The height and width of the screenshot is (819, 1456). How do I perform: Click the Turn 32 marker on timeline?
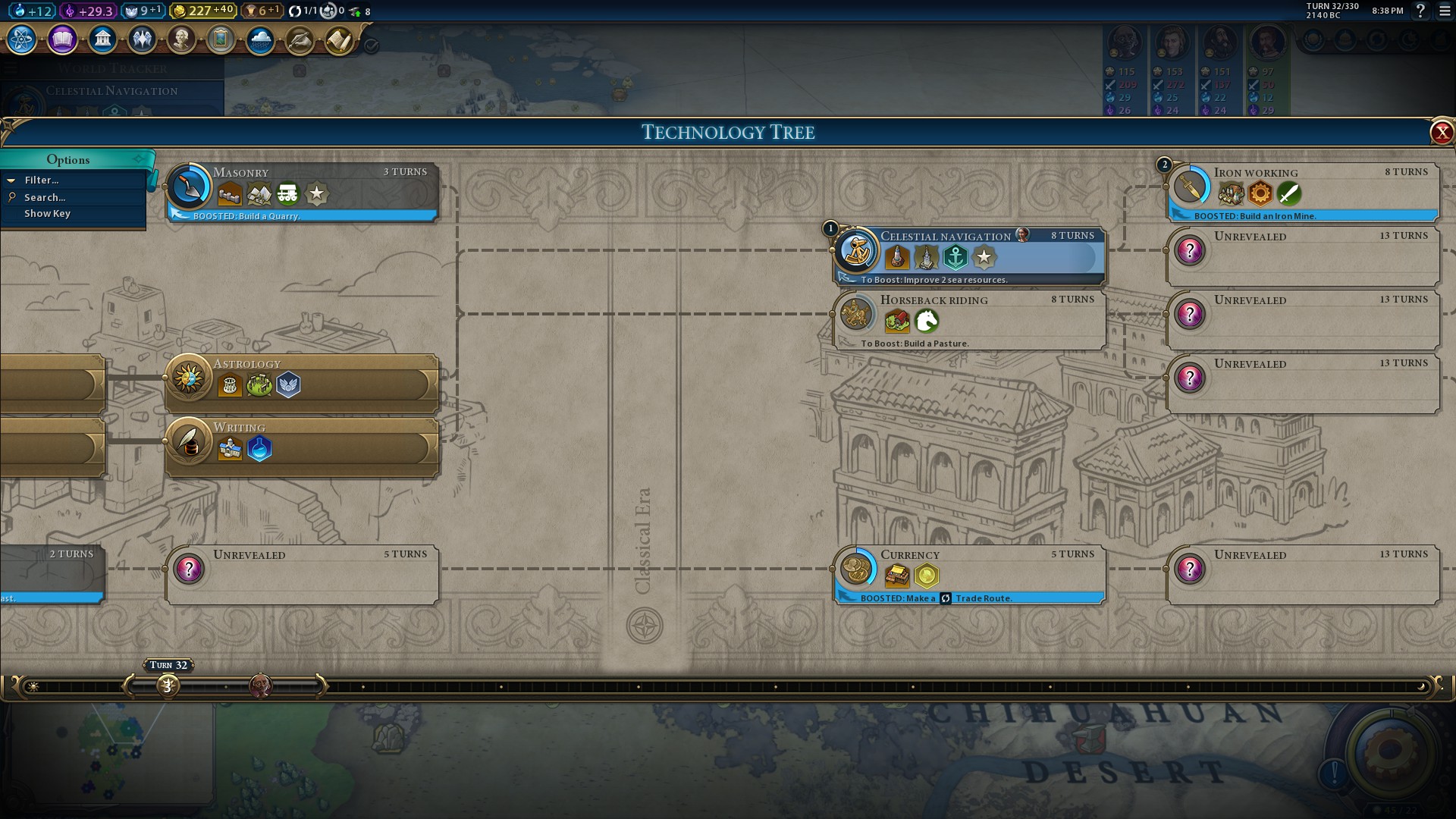[168, 686]
